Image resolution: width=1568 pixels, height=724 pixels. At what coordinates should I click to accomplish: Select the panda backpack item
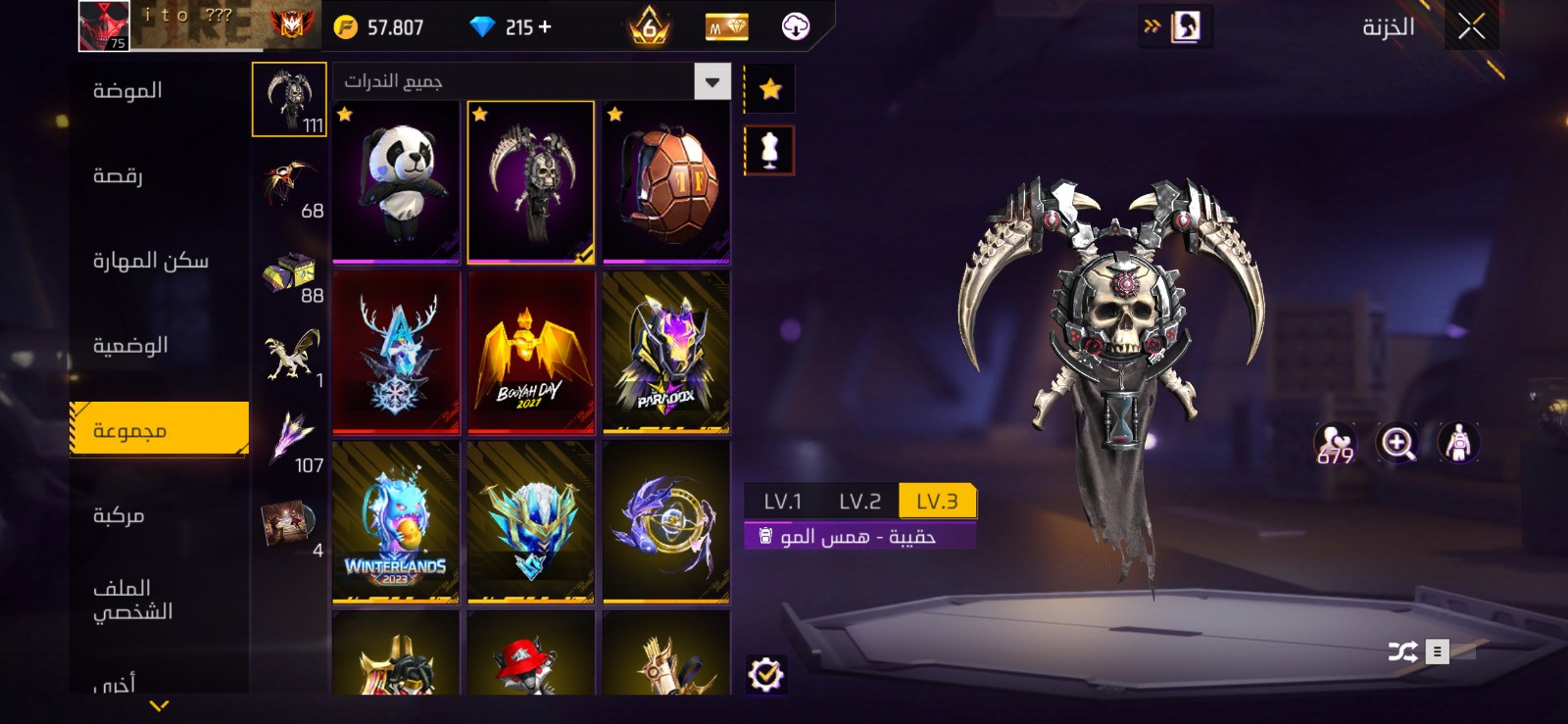pyautogui.click(x=396, y=182)
